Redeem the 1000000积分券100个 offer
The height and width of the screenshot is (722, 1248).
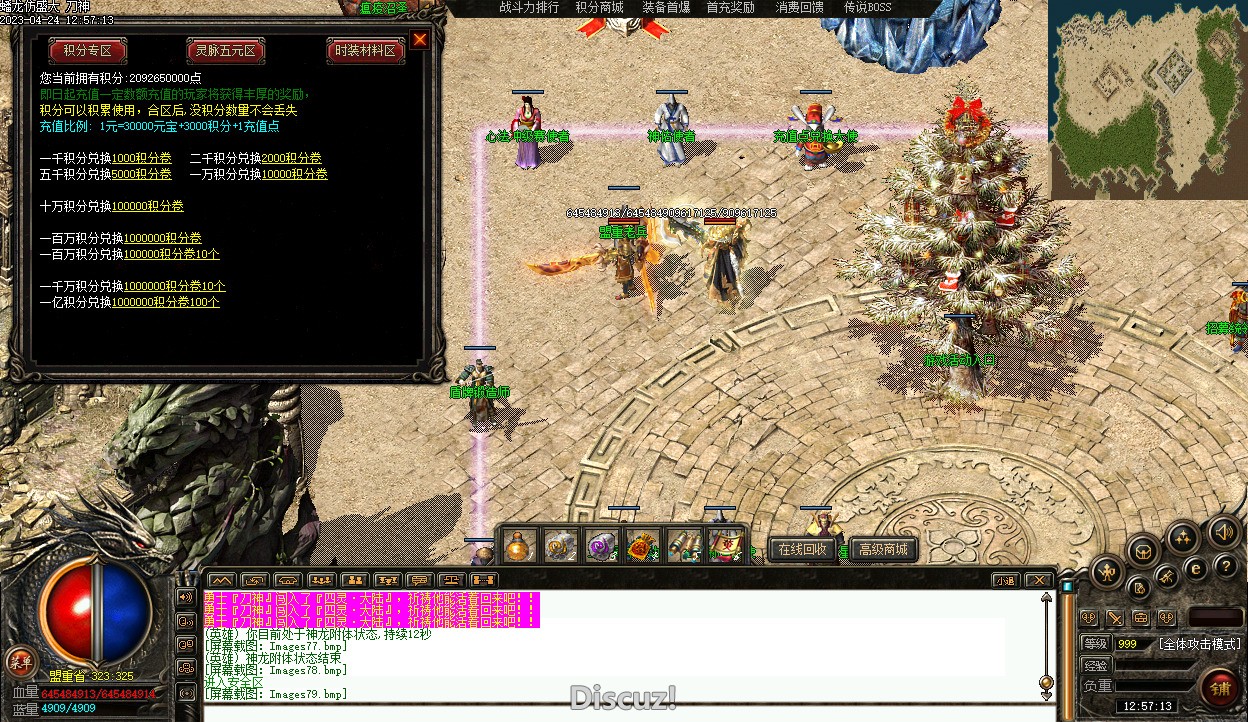(x=165, y=302)
